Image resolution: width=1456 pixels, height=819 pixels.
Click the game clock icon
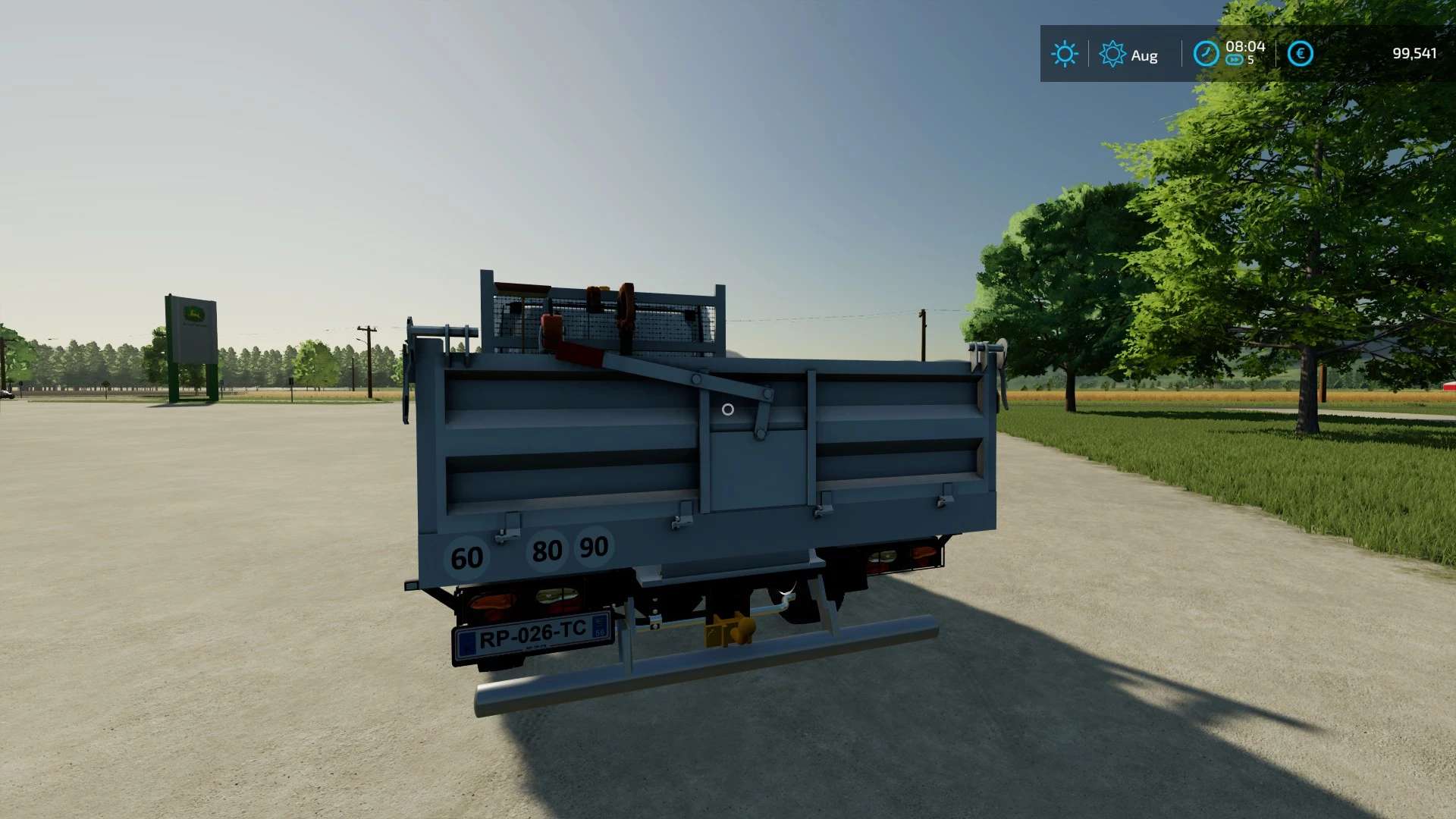tap(1205, 54)
